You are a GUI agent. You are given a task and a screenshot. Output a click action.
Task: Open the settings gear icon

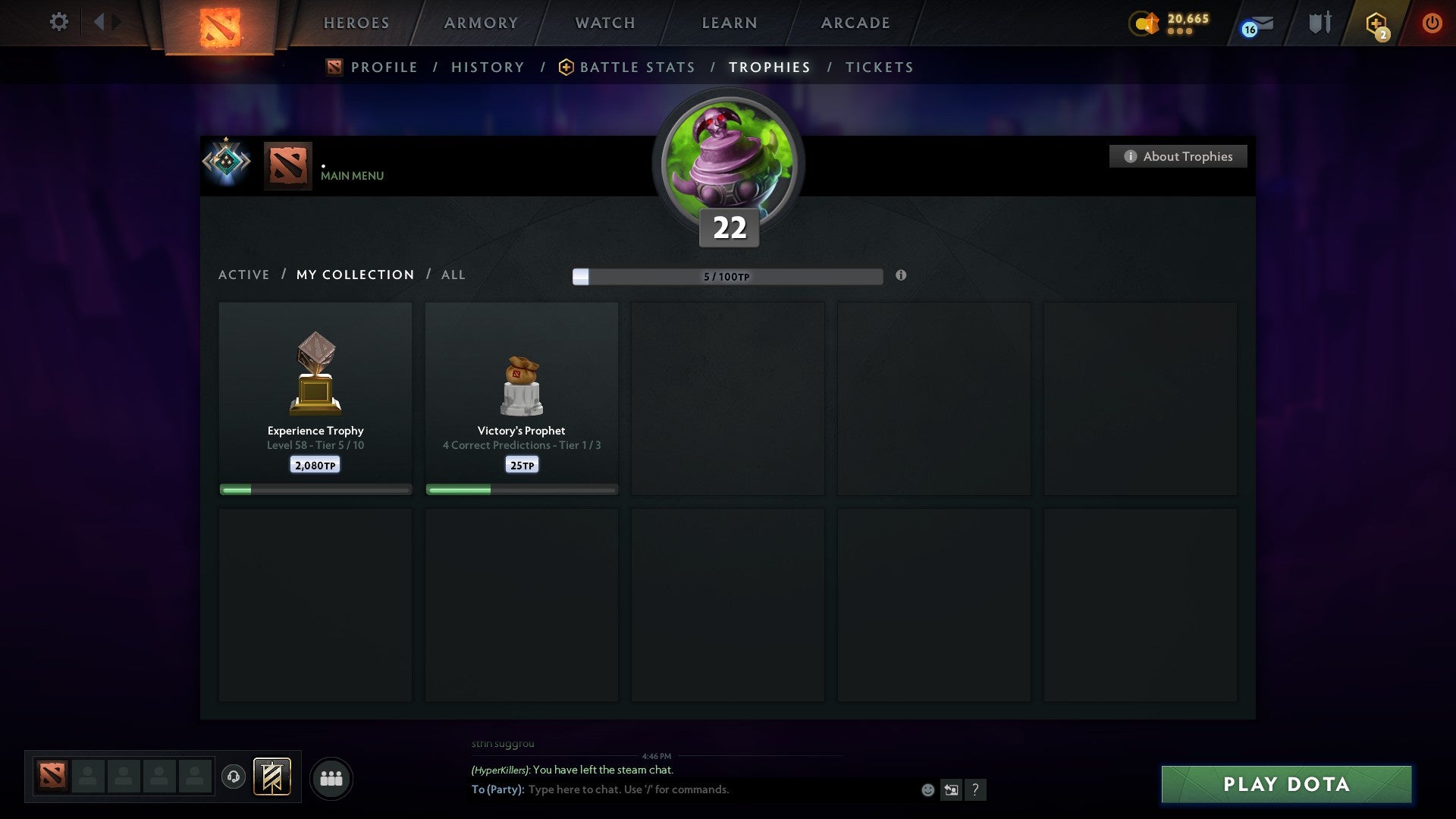pyautogui.click(x=58, y=22)
